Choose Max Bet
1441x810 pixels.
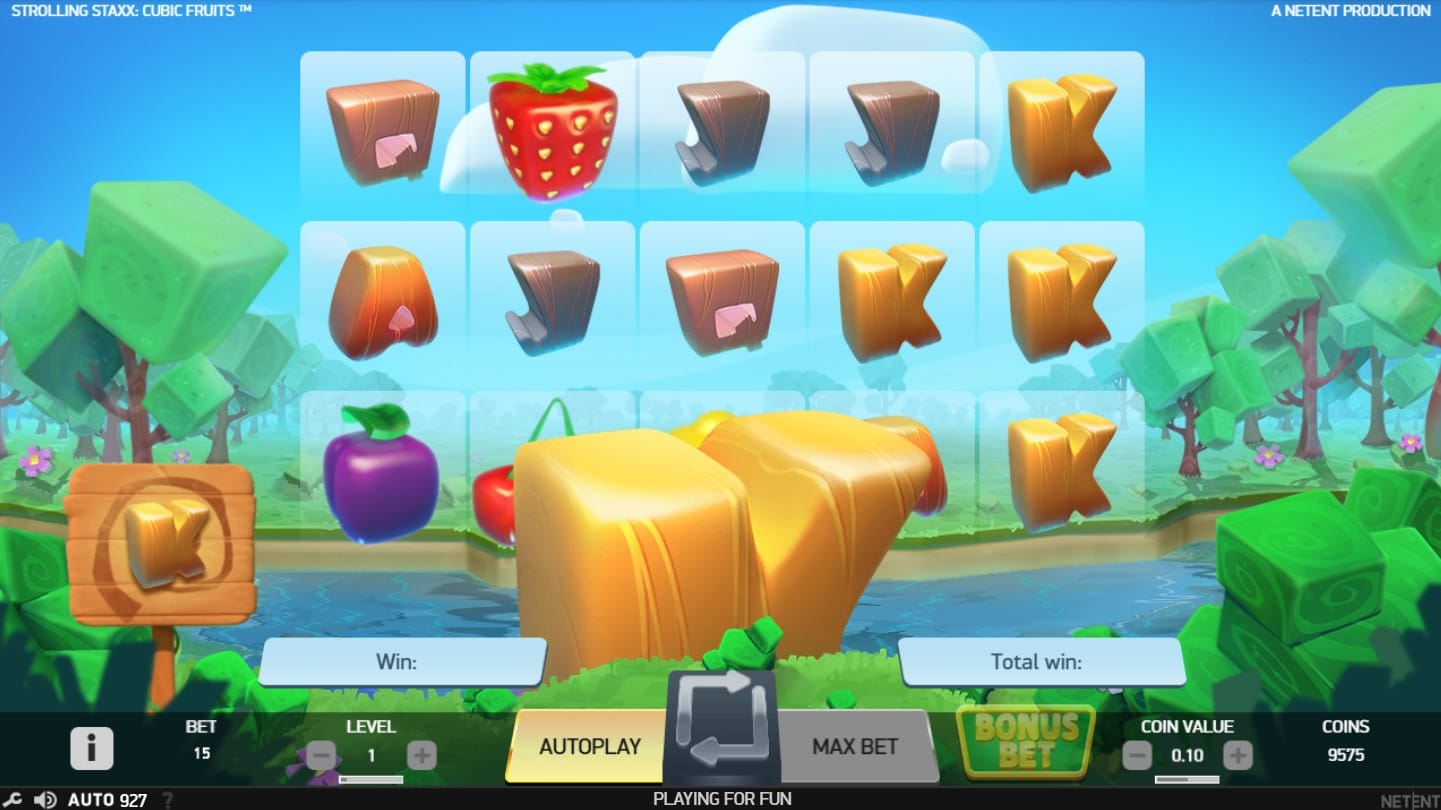point(854,747)
